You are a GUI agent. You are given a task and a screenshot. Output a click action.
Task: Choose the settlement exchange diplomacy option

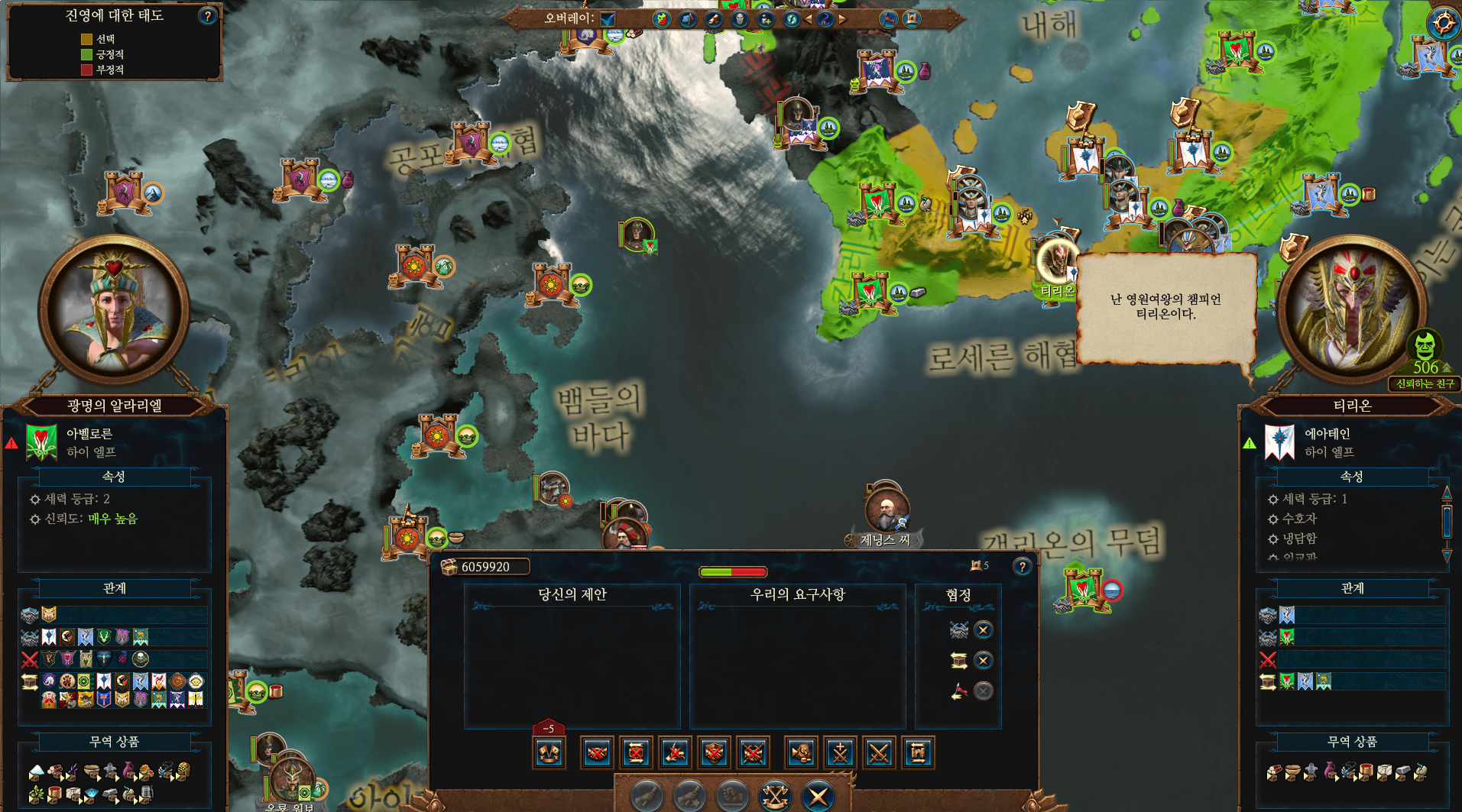(x=918, y=753)
